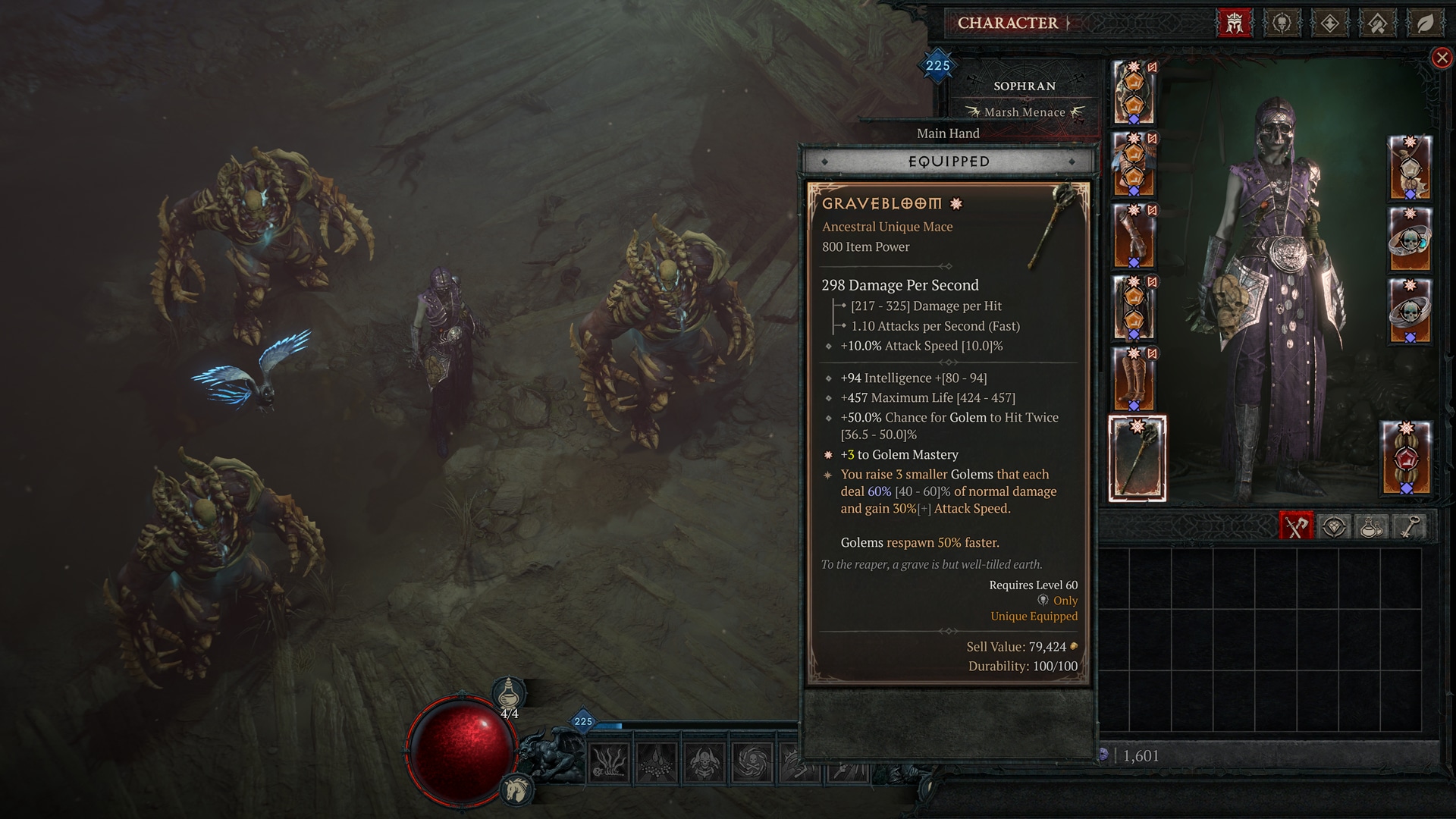The width and height of the screenshot is (1456, 819).
Task: Close the character panel with the red X
Action: pos(1442,58)
